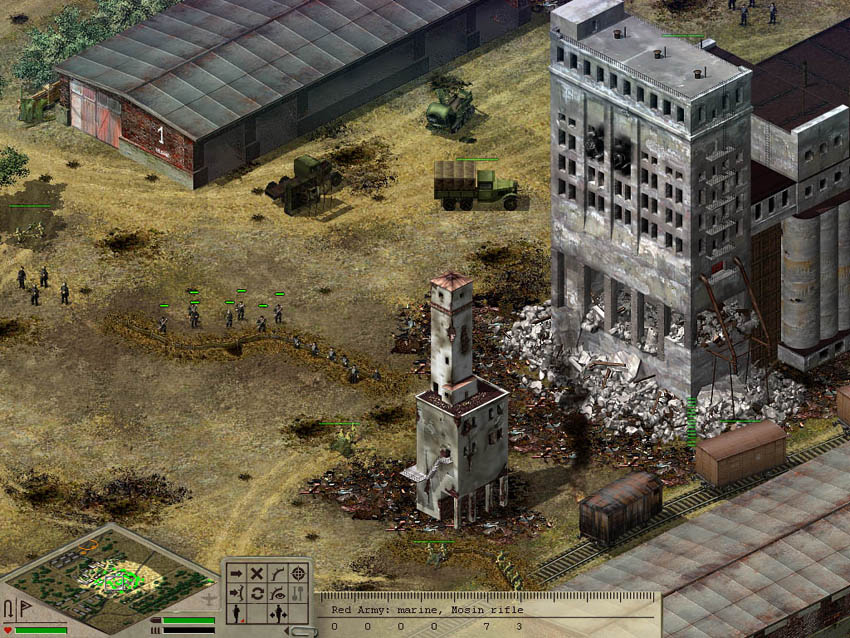850x638 pixels.
Task: Choose the eye observe command
Action: coord(277,594)
